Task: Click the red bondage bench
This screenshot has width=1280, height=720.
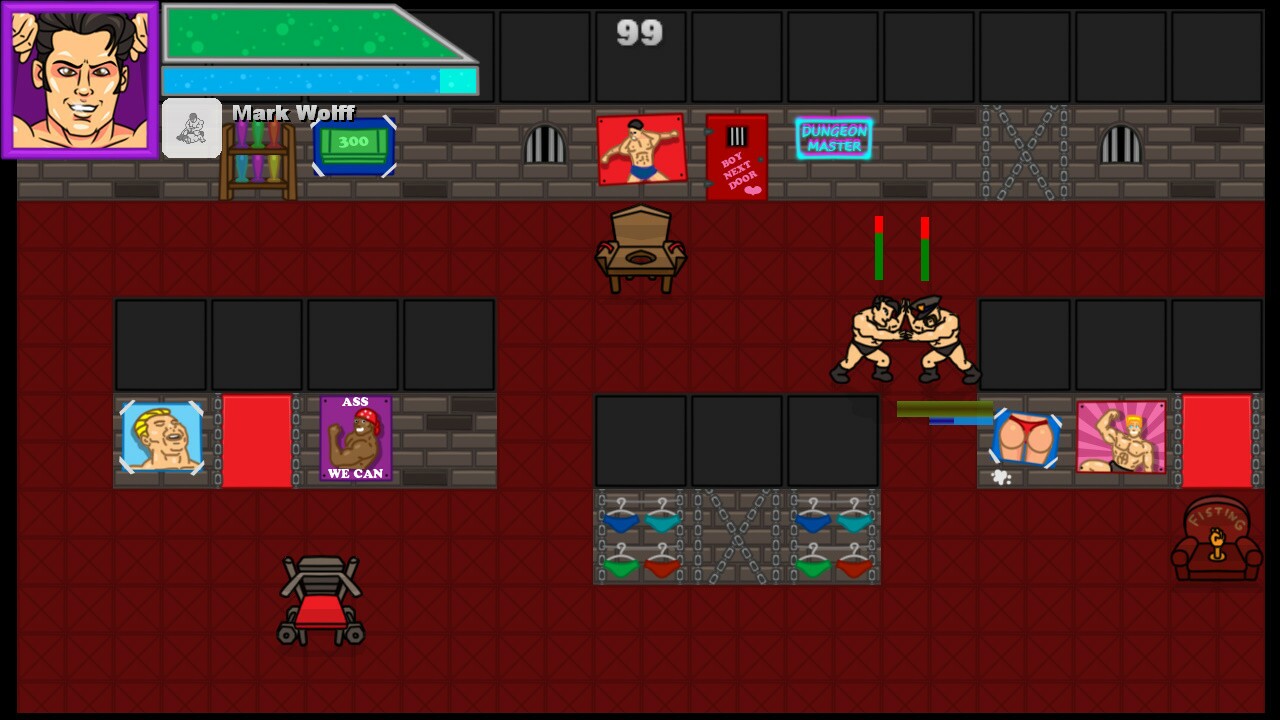Action: click(322, 600)
